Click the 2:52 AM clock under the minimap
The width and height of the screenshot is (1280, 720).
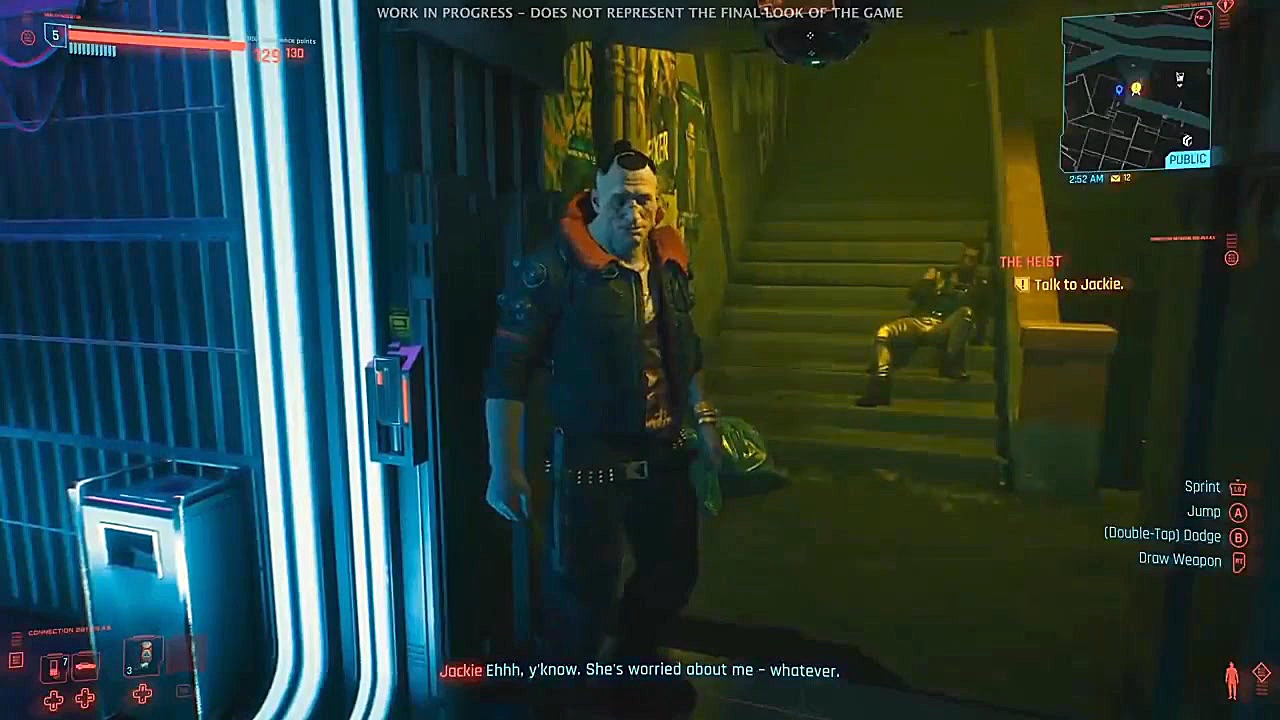click(x=1086, y=178)
